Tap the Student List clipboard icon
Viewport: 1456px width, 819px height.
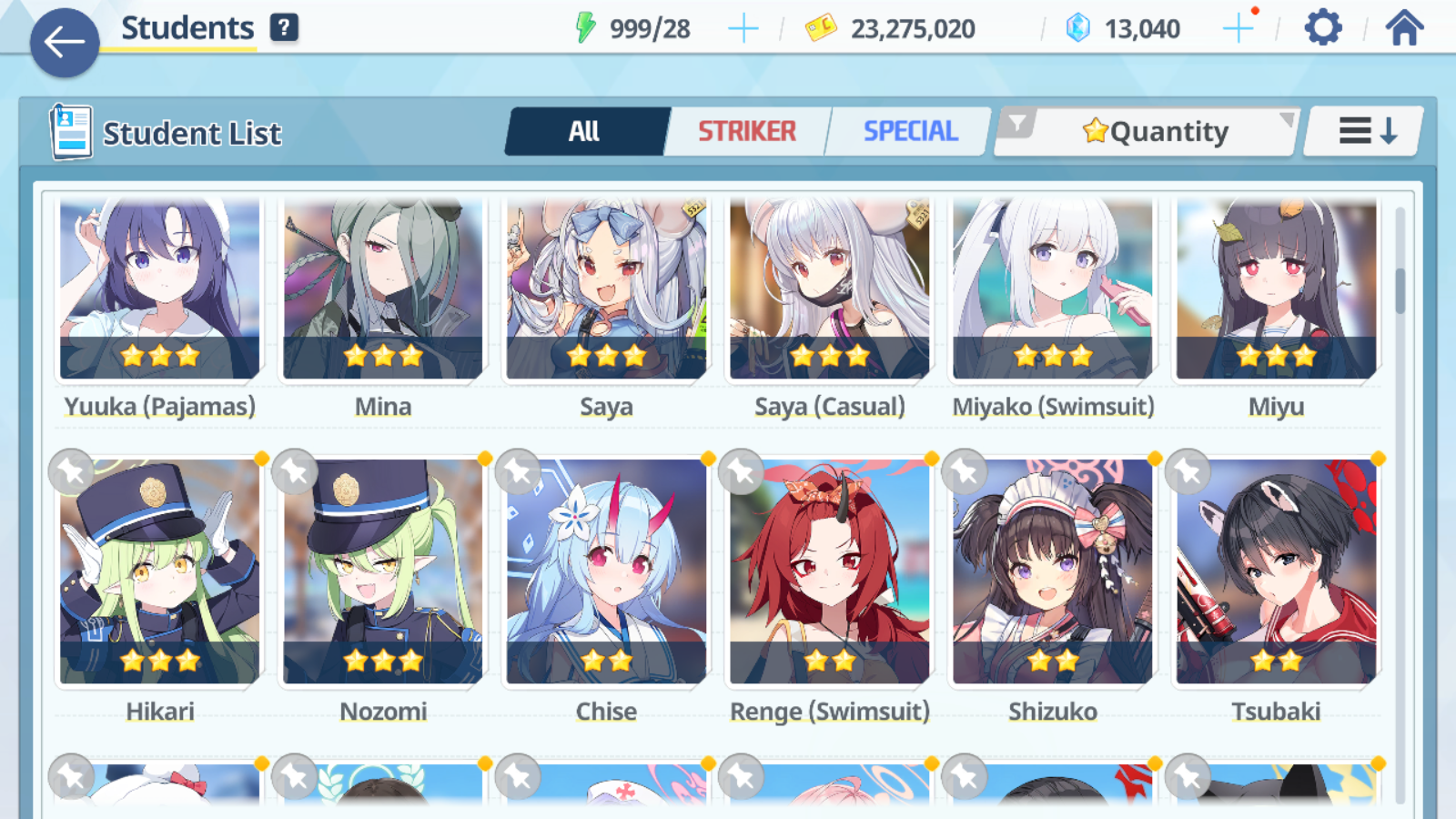click(69, 132)
